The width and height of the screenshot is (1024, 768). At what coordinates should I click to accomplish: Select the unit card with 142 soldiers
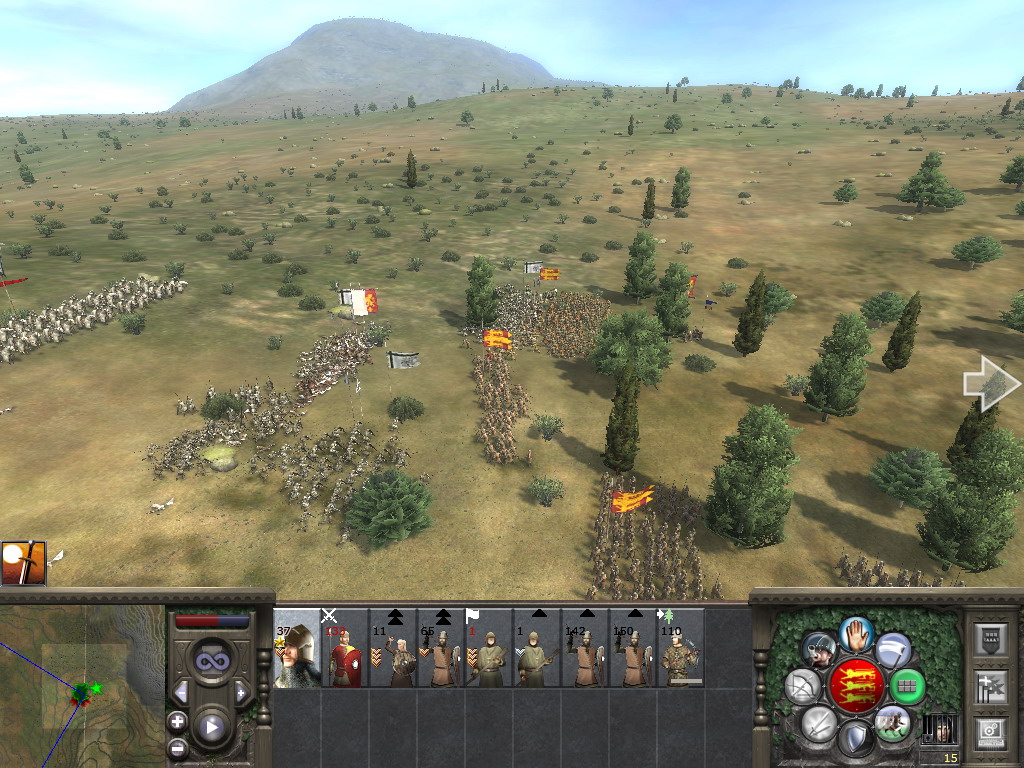tap(584, 648)
